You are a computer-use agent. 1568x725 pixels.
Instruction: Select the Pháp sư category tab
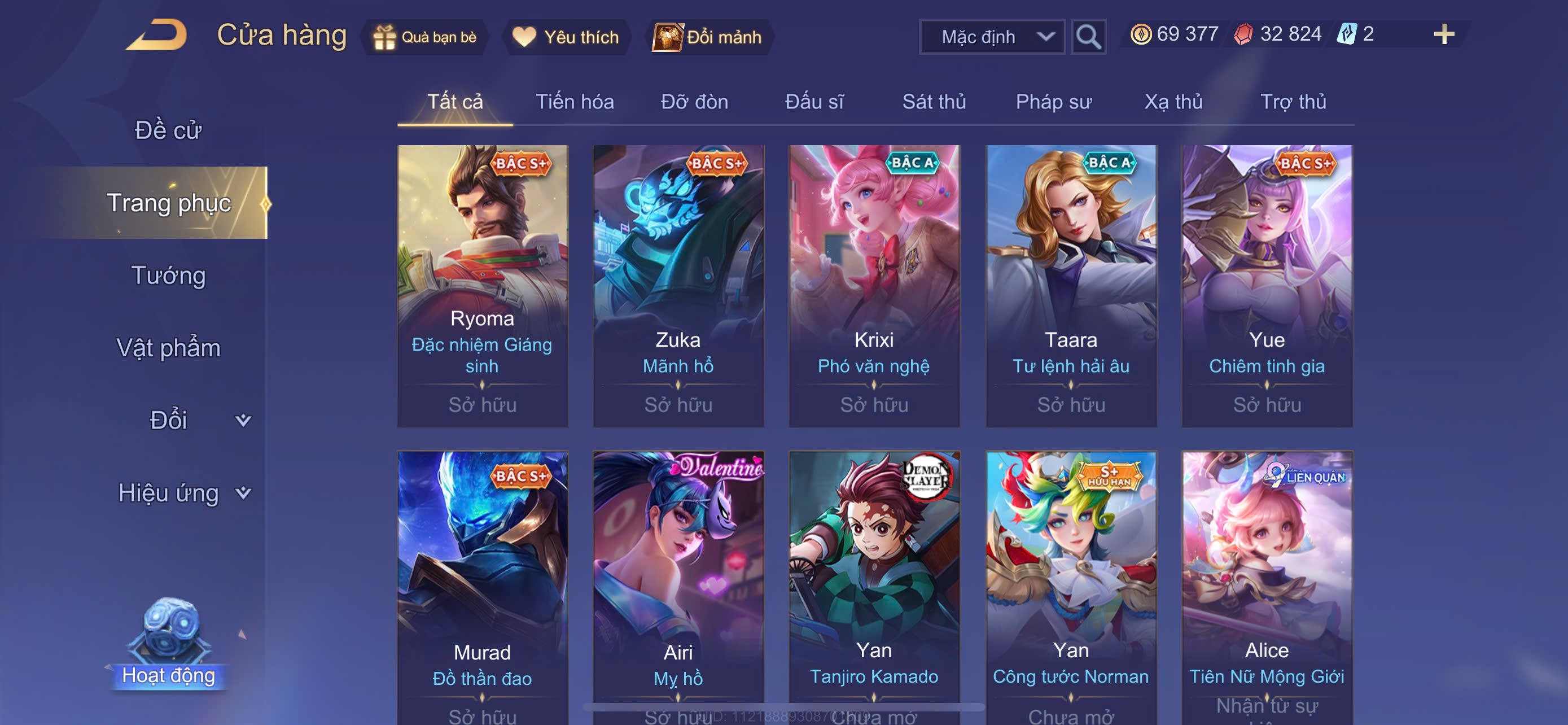(x=1054, y=102)
